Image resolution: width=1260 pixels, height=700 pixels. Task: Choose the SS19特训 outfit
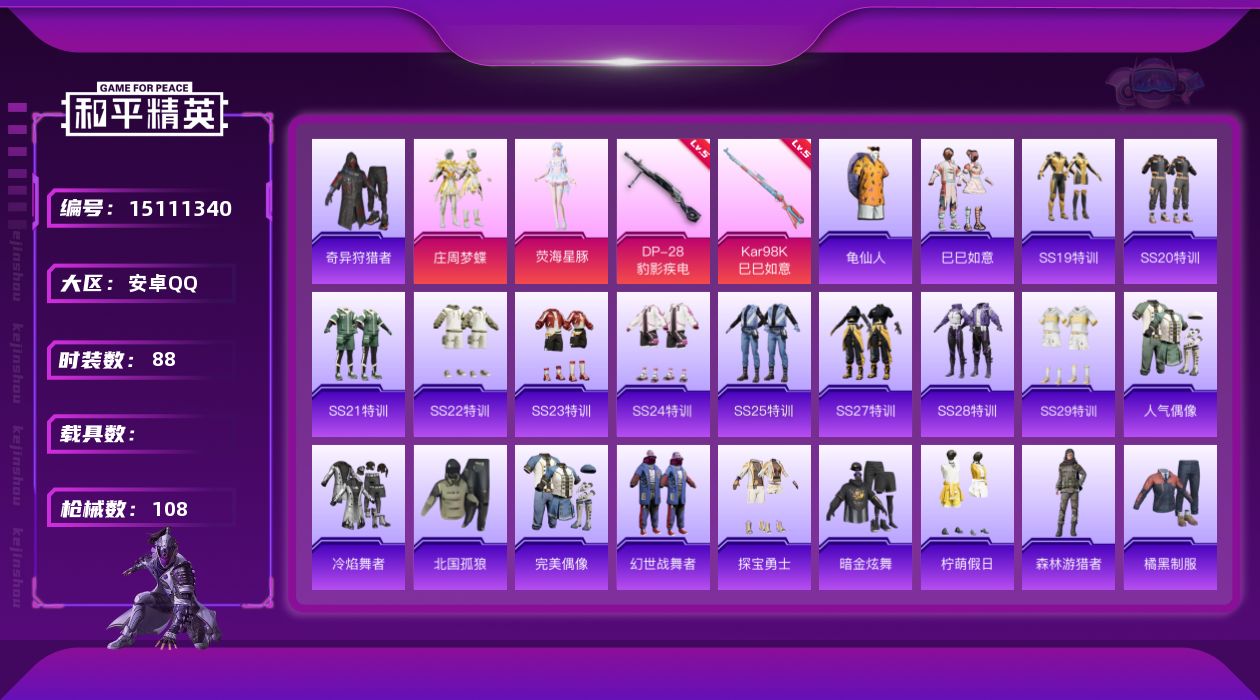tap(1068, 211)
